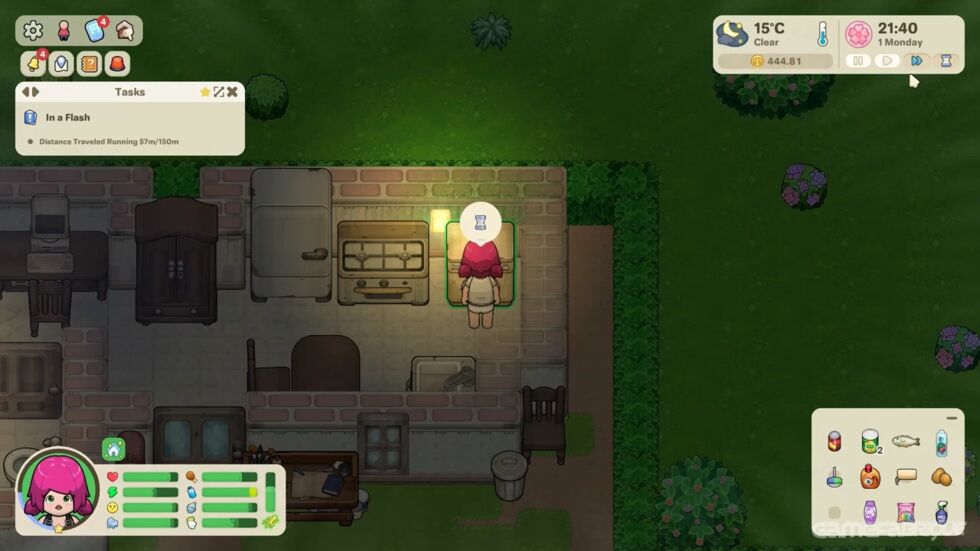Check the bell notifications
The height and width of the screenshot is (551, 980).
click(33, 63)
